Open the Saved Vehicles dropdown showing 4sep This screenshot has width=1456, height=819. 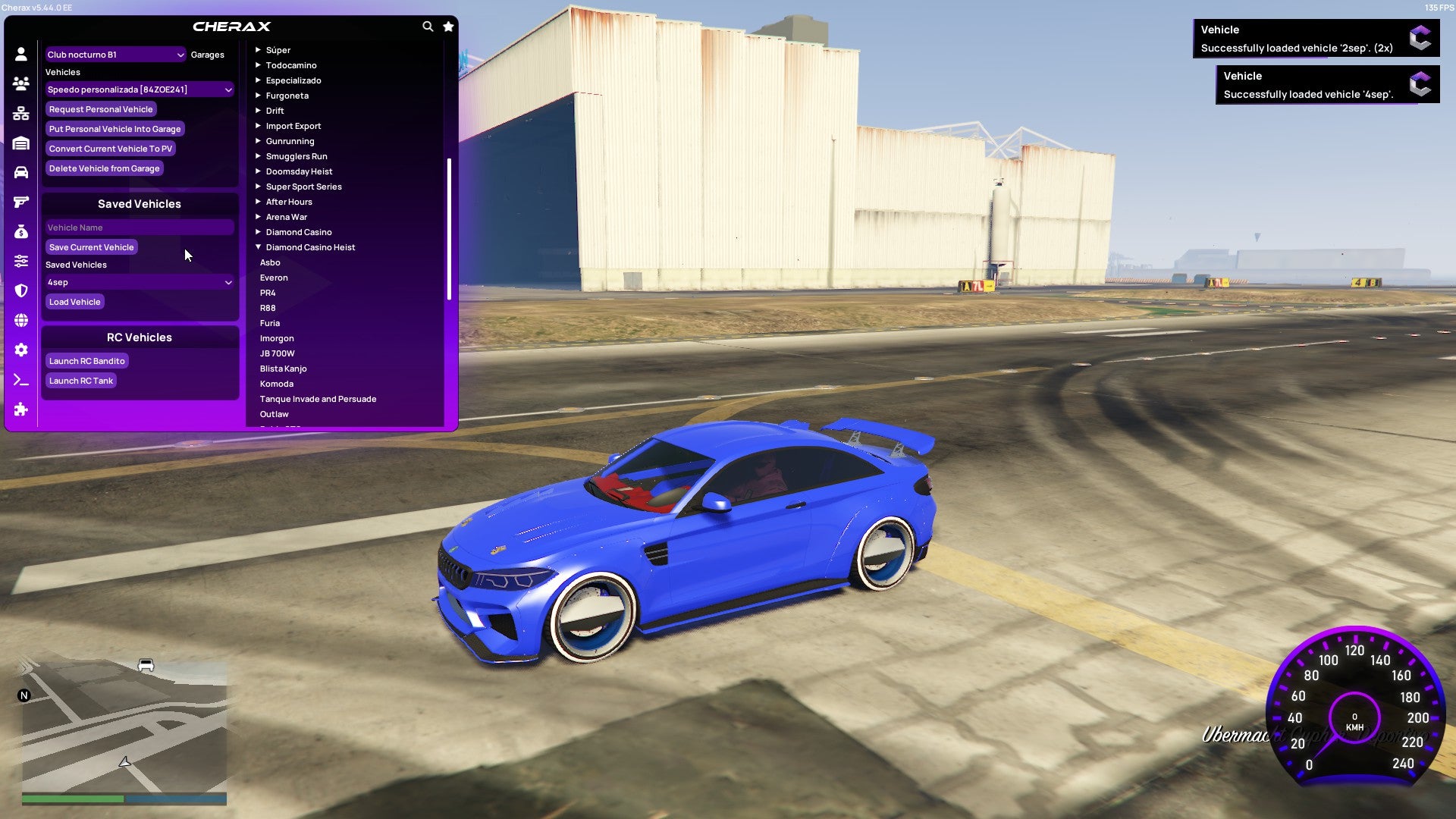pyautogui.click(x=140, y=282)
